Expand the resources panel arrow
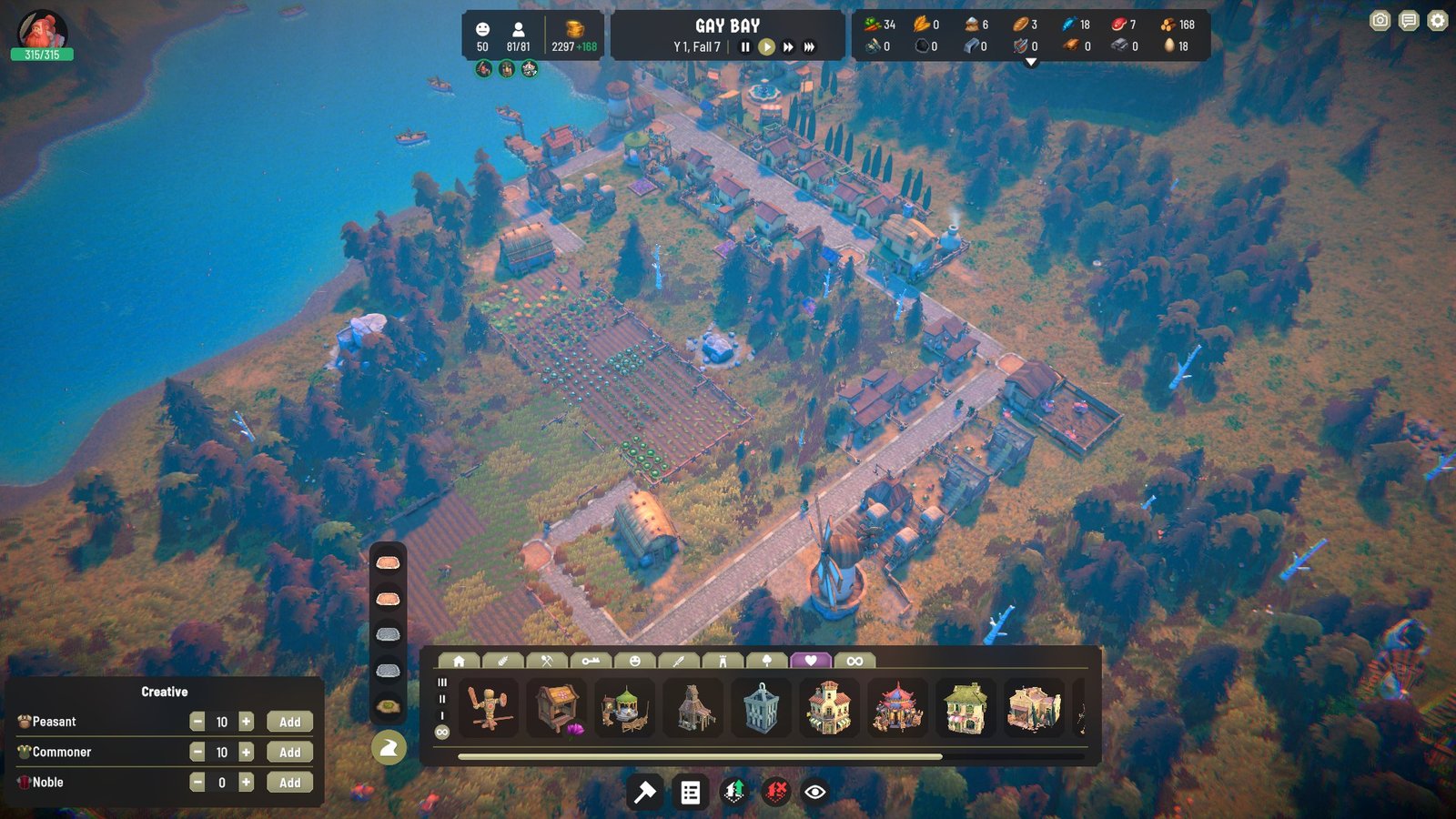The image size is (1456, 819). [x=1031, y=63]
